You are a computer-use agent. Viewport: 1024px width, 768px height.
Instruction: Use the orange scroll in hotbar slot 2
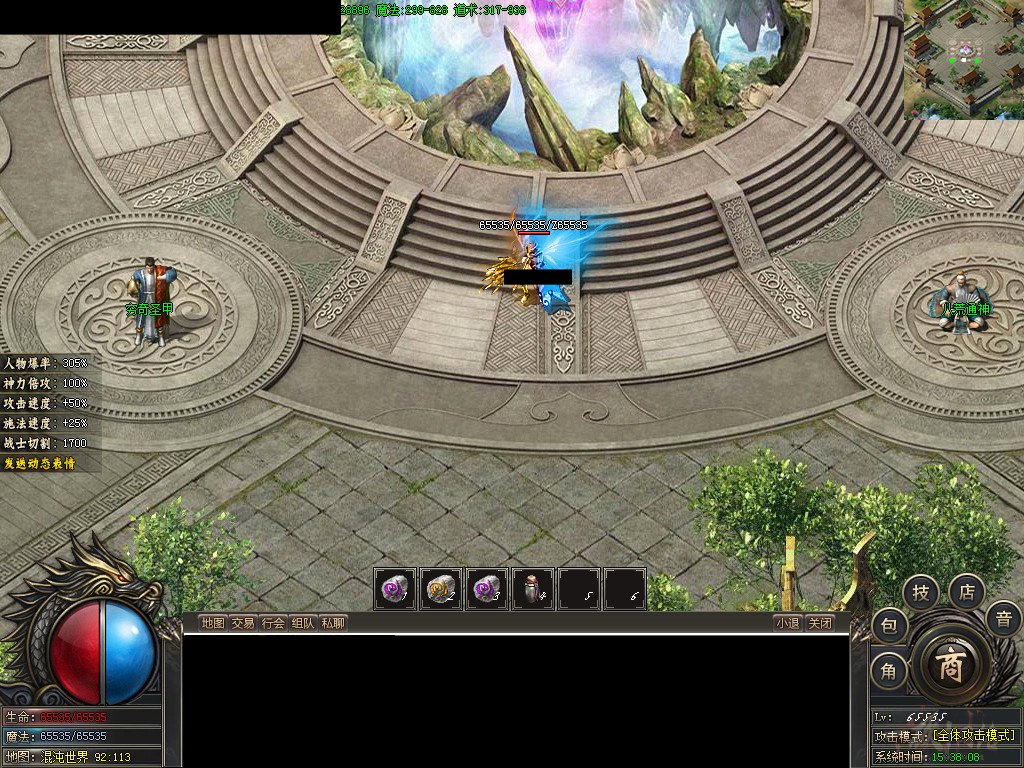click(441, 589)
